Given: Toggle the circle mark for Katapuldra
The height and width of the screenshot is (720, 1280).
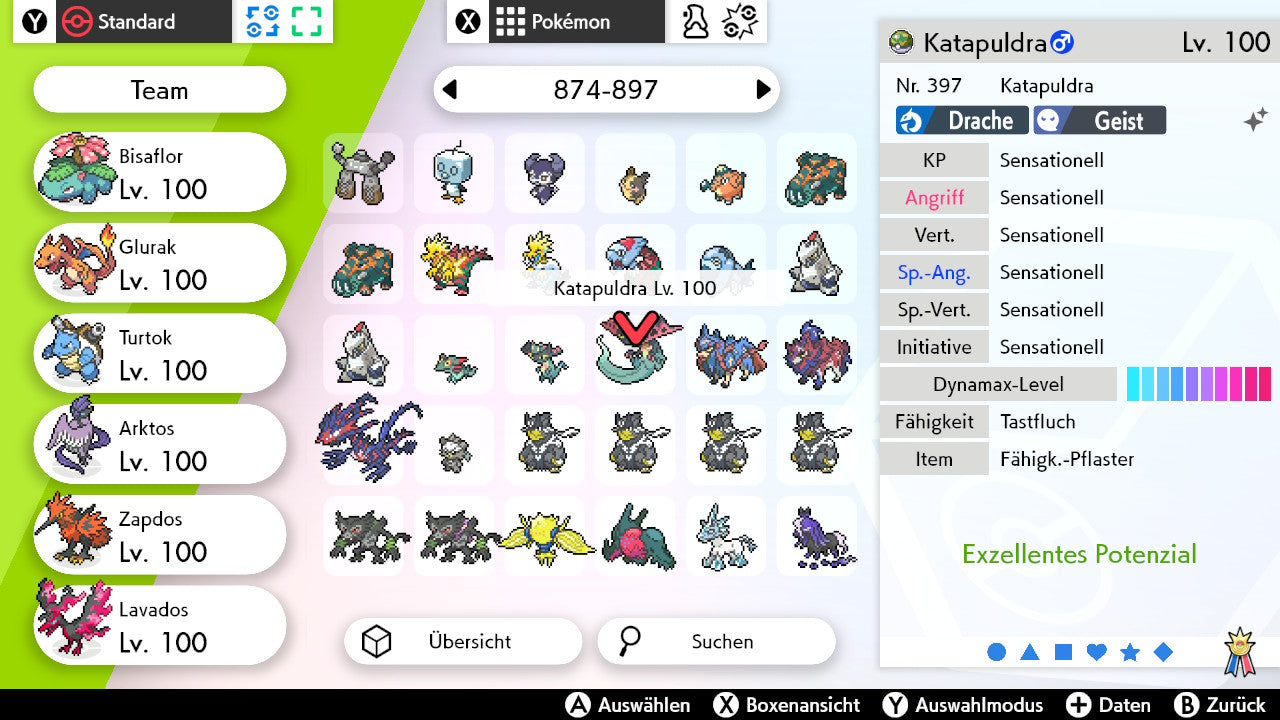Looking at the screenshot, I should pos(997,651).
